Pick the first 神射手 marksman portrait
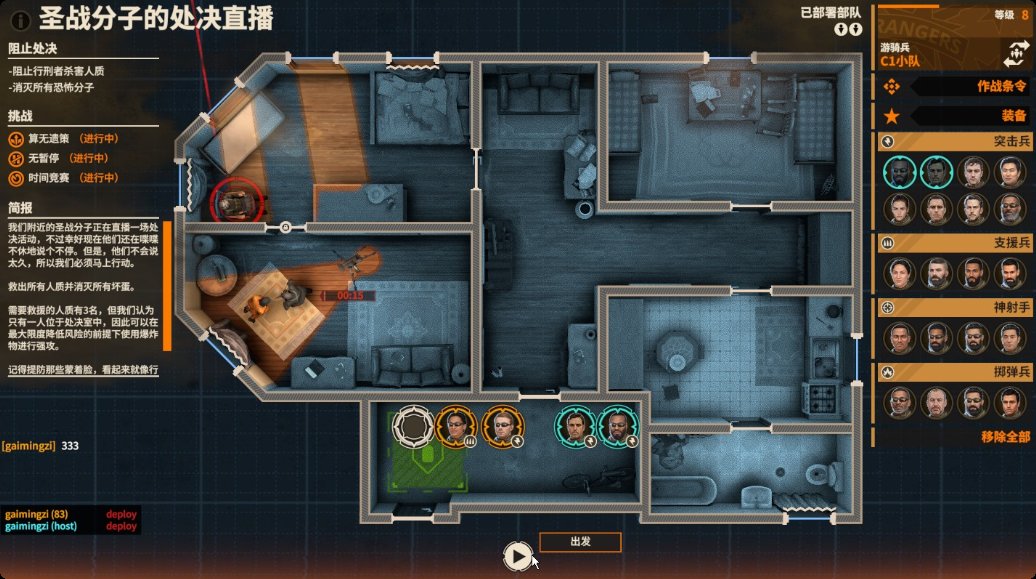1036x579 pixels. (x=901, y=337)
